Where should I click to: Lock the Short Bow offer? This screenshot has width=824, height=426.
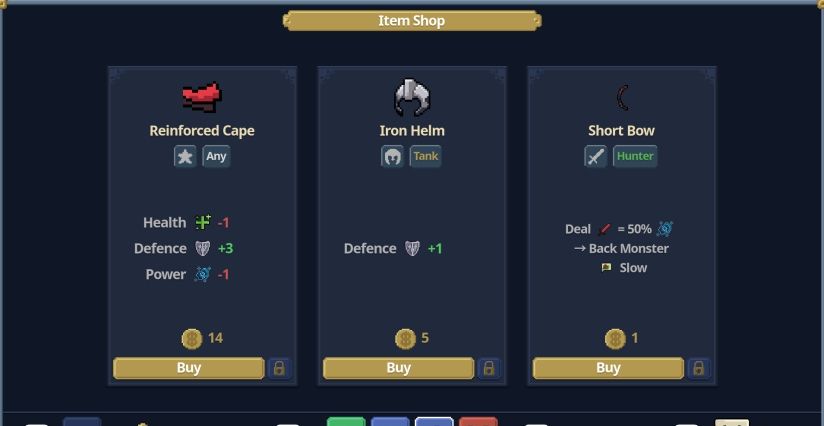click(699, 368)
